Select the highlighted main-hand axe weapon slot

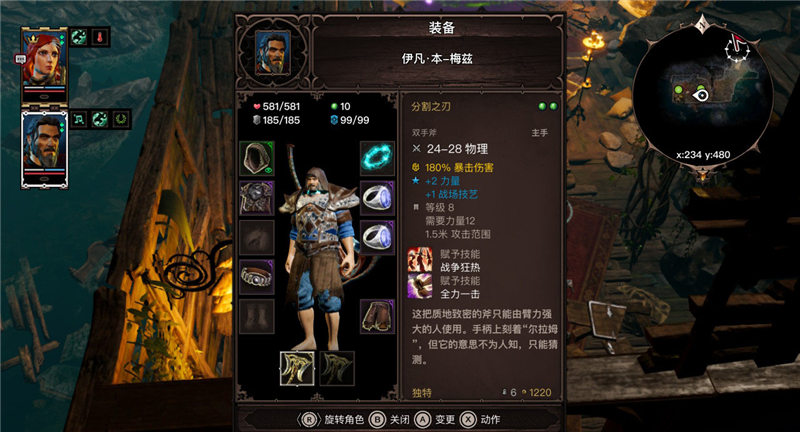click(298, 368)
